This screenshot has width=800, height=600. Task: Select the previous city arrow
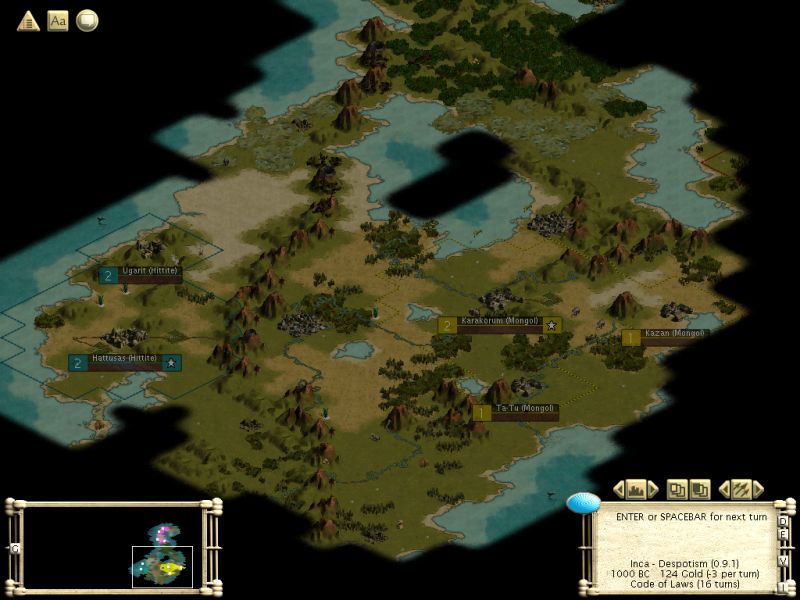619,489
